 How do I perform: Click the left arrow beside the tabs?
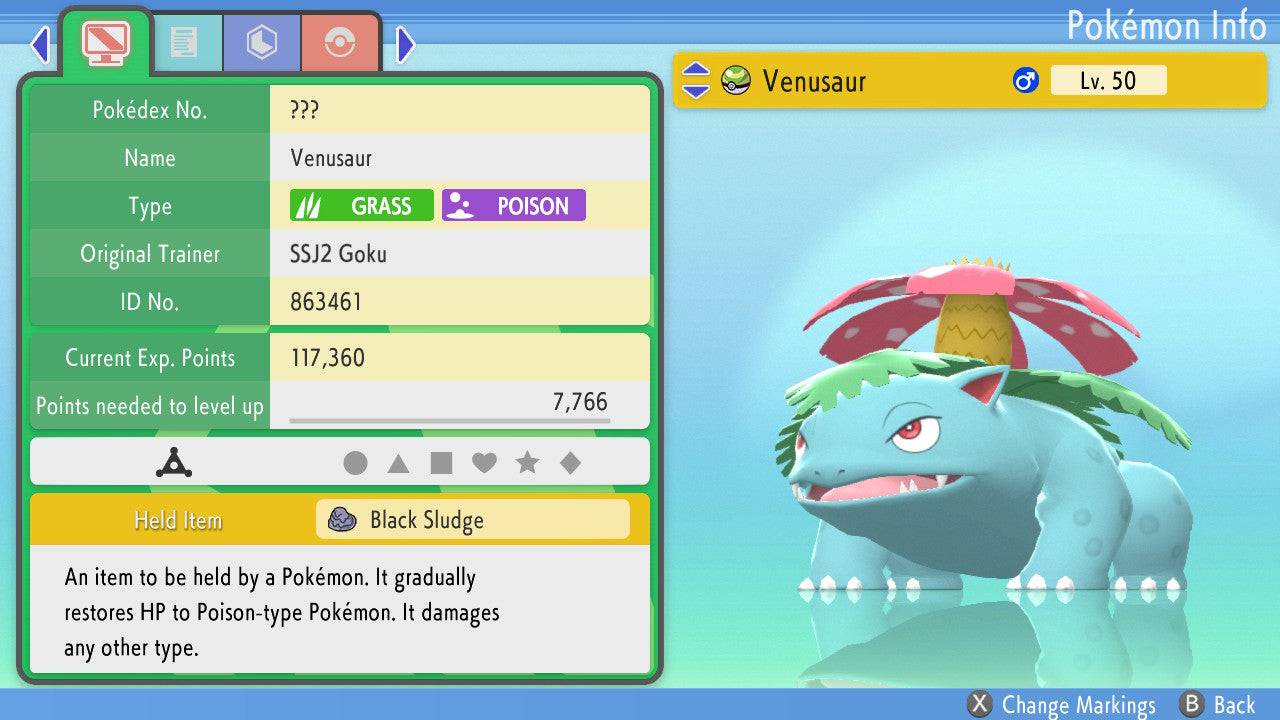(40, 44)
